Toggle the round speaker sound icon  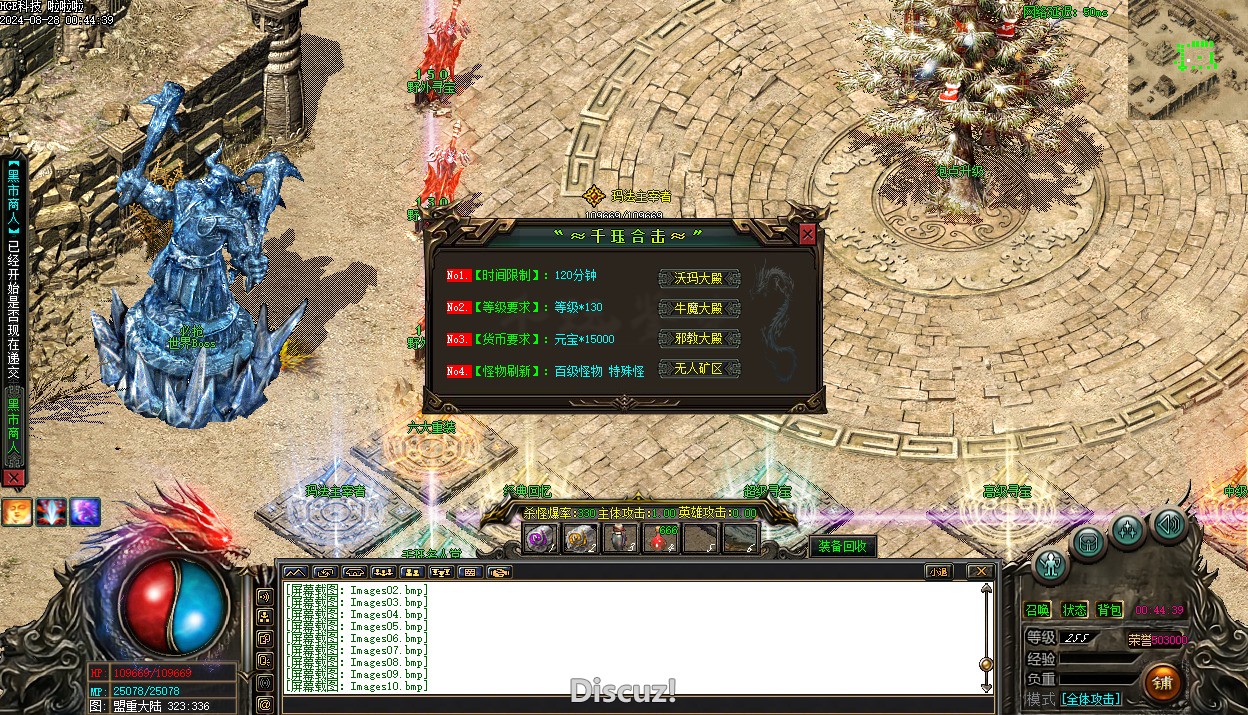[x=1167, y=523]
